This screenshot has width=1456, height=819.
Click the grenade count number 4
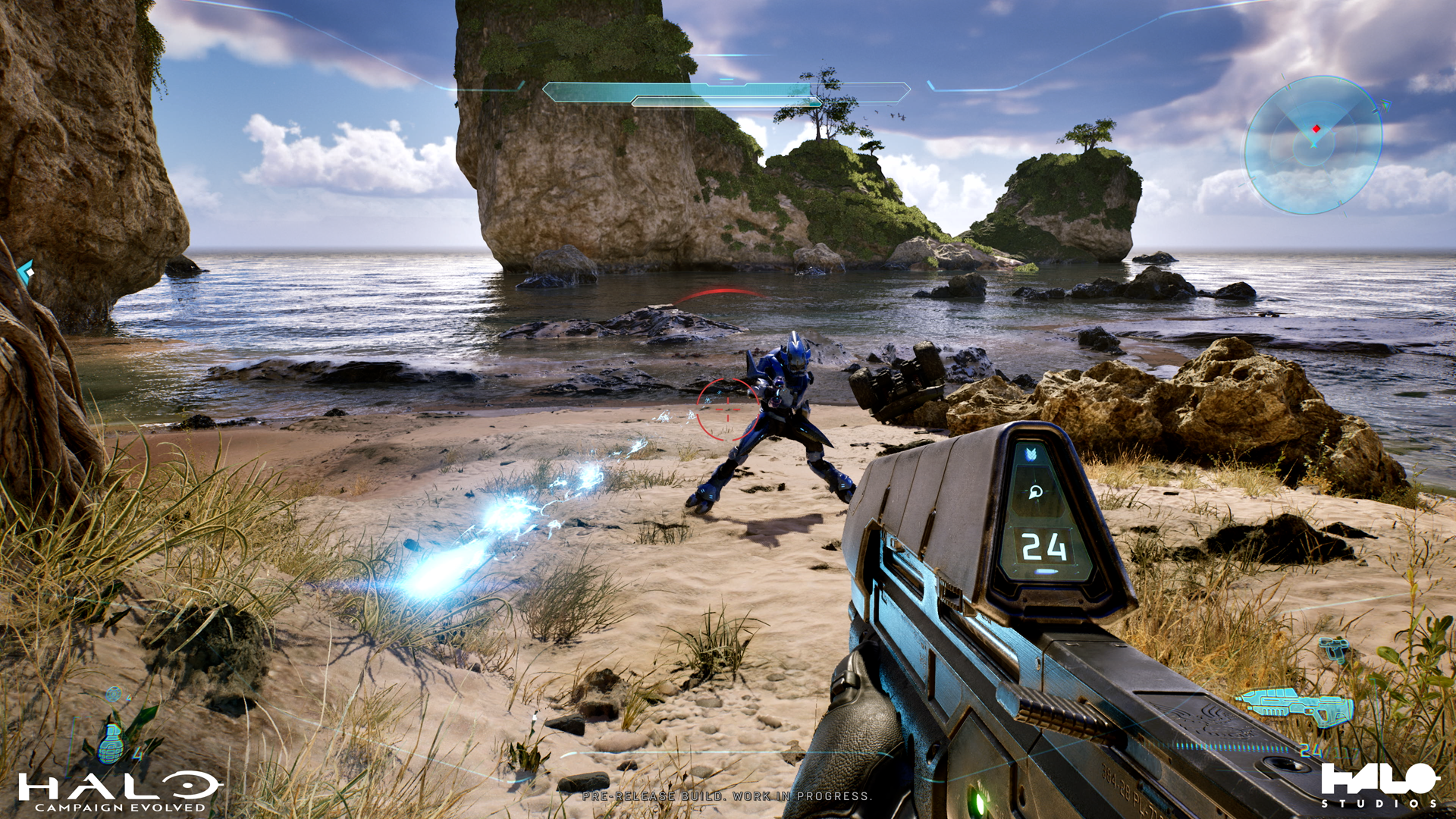pos(137,754)
